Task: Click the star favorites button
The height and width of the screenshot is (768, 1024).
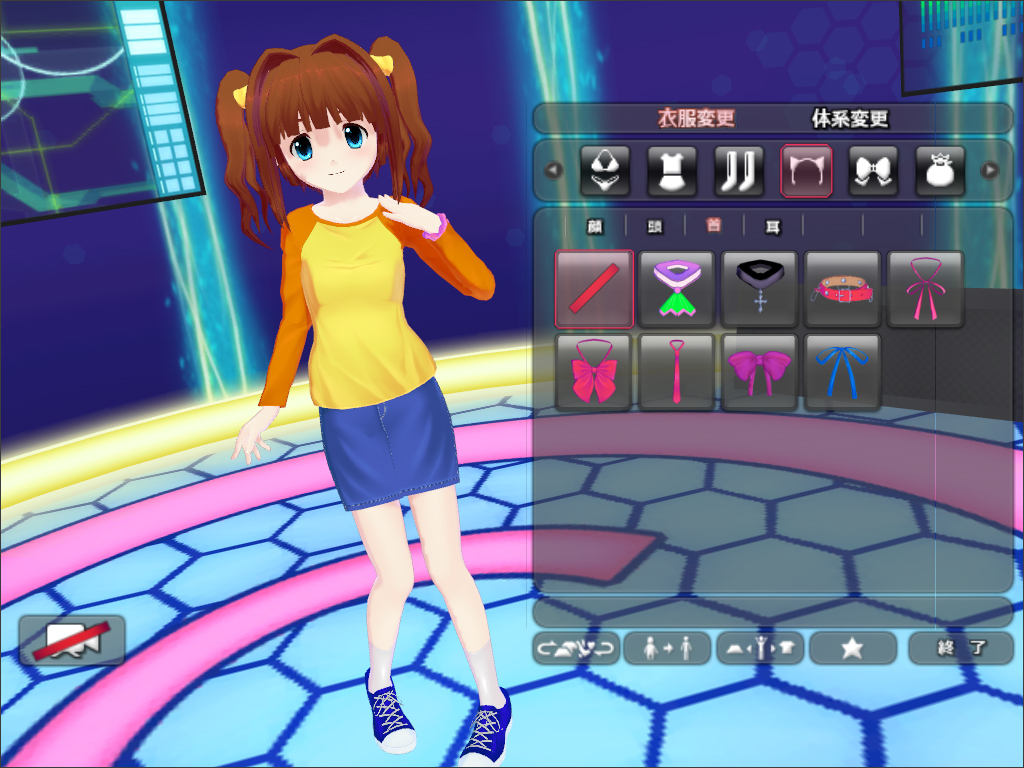Action: (852, 648)
